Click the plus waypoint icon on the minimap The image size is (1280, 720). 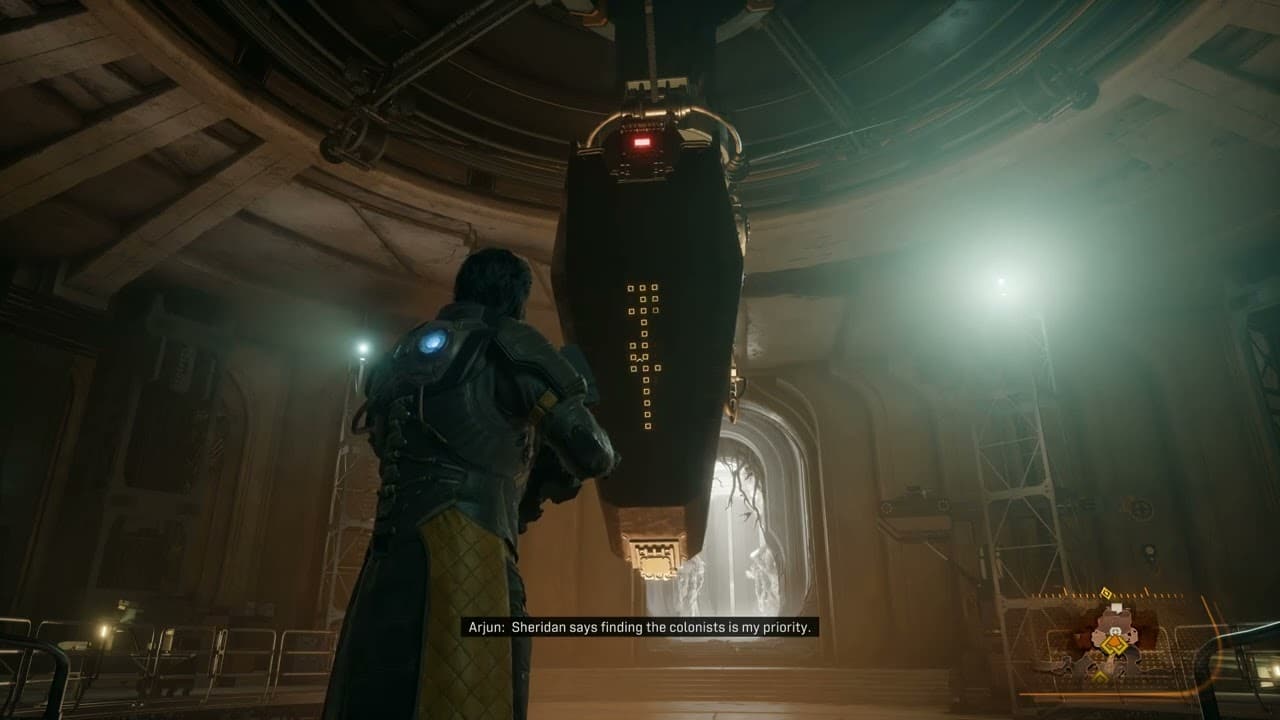coord(1115,631)
